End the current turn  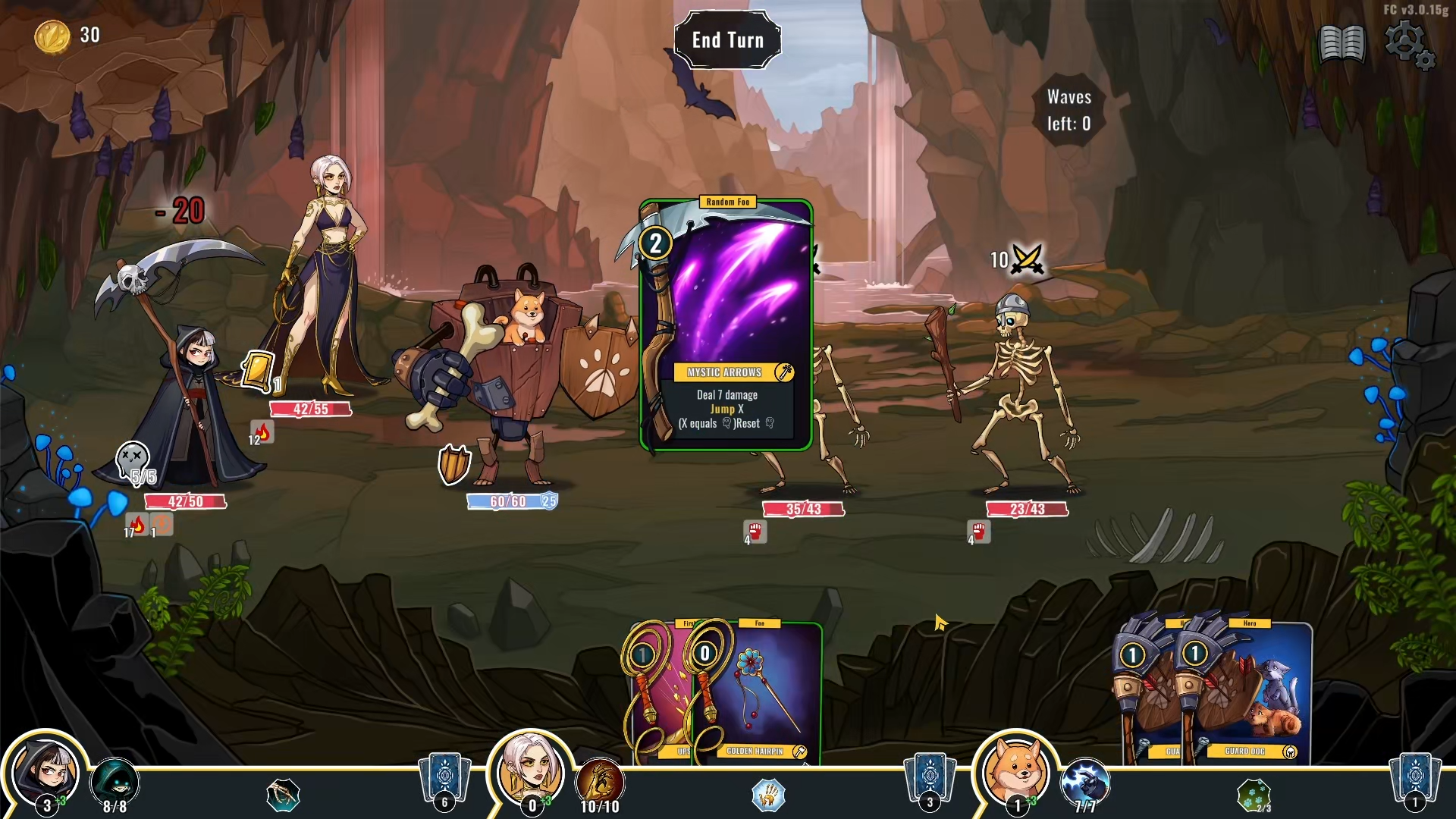727,40
